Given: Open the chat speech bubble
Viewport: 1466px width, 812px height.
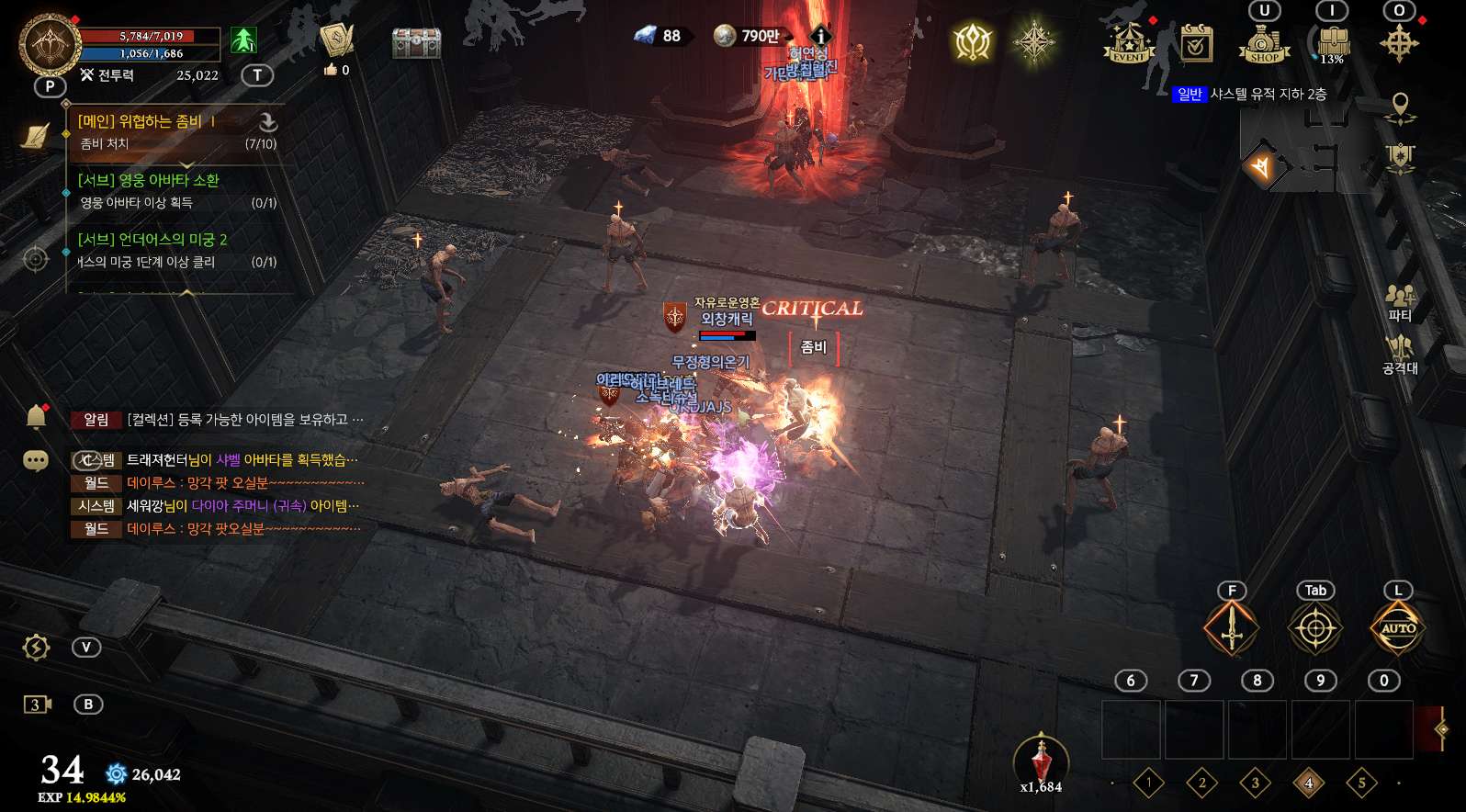Looking at the screenshot, I should [36, 460].
